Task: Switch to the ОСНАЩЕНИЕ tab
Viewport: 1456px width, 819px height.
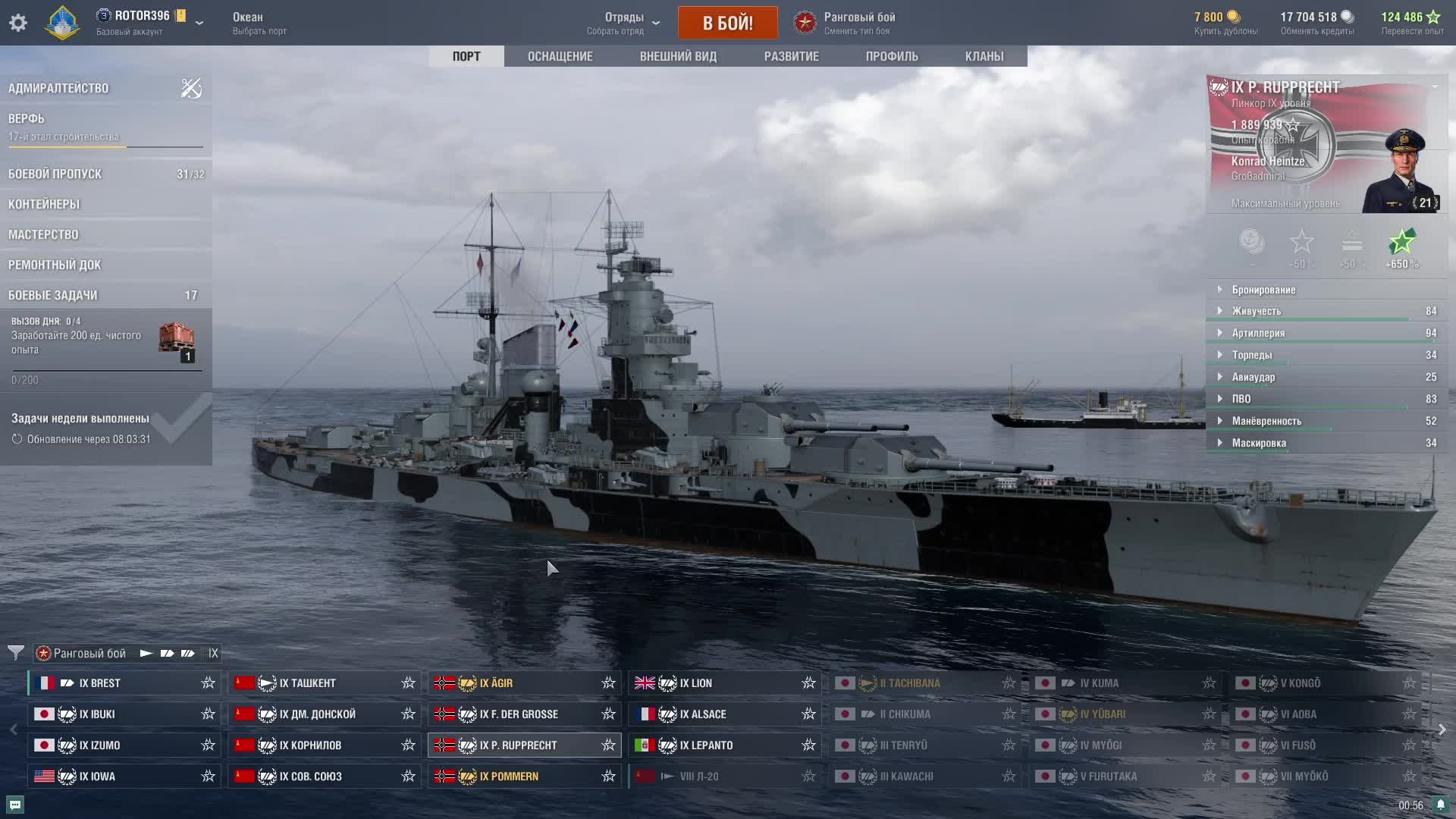Action: (560, 56)
